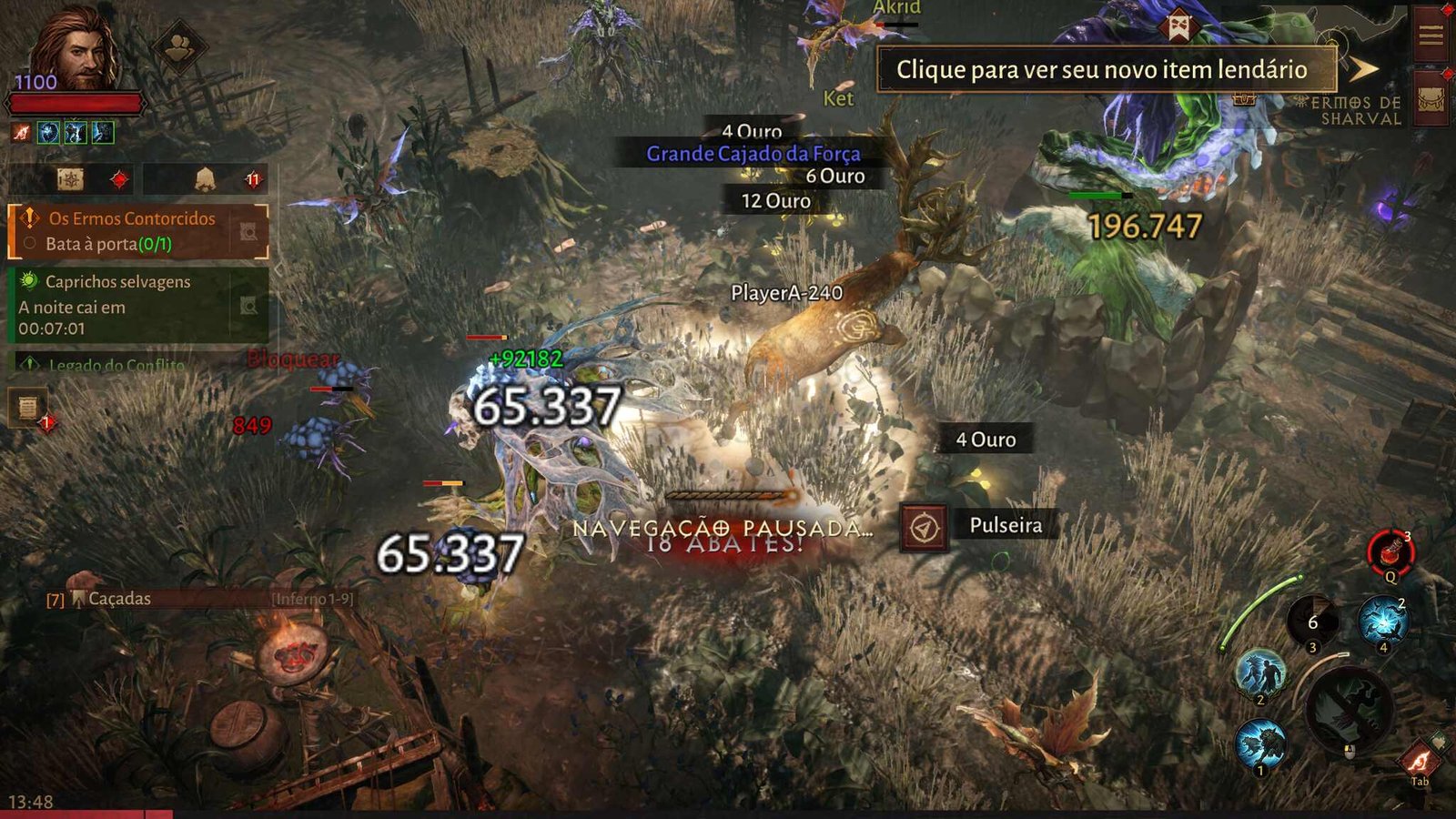Open the party group icon
1456x819 pixels.
179,46
